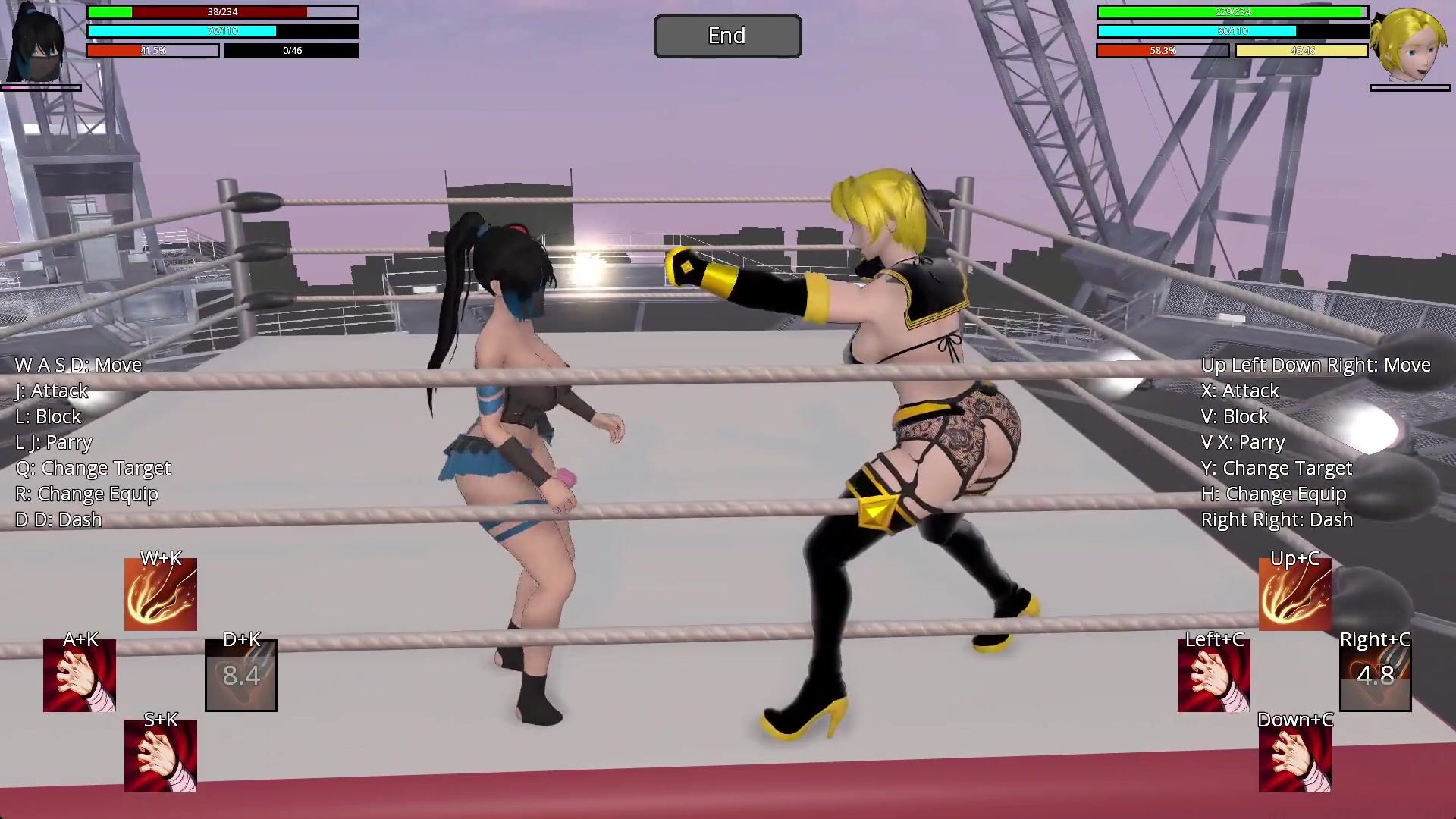Trigger the flame slash skill labeled Up+C

point(1294,595)
